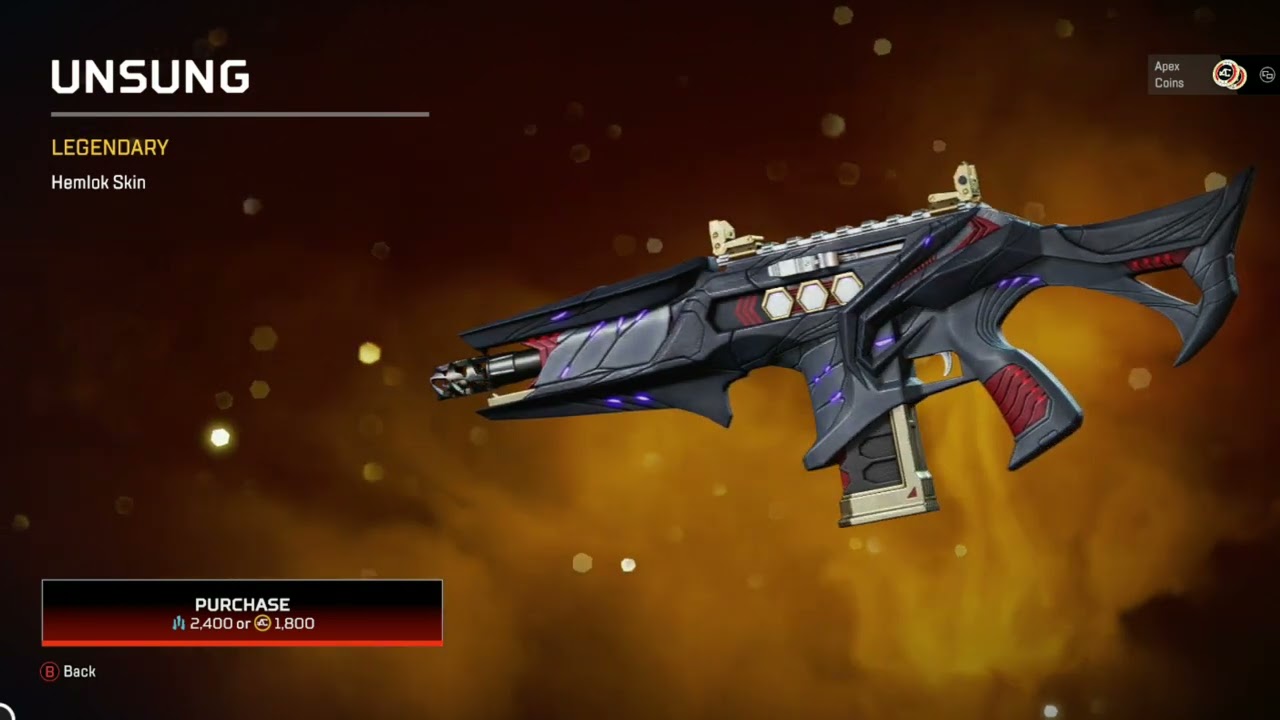1280x720 pixels.
Task: Select the UNSUNG skin title
Action: (150, 76)
